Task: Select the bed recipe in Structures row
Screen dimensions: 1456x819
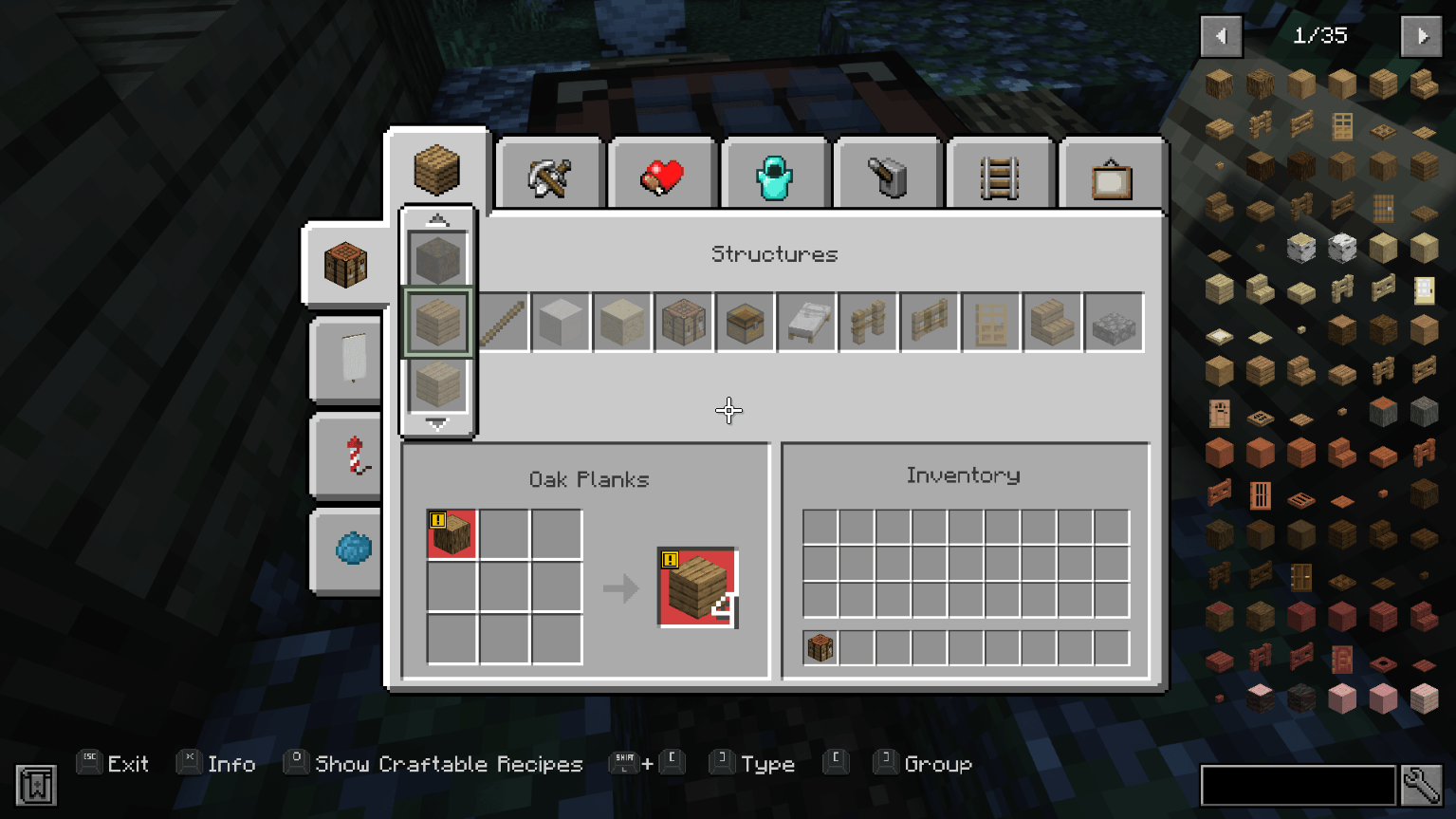Action: pos(806,322)
